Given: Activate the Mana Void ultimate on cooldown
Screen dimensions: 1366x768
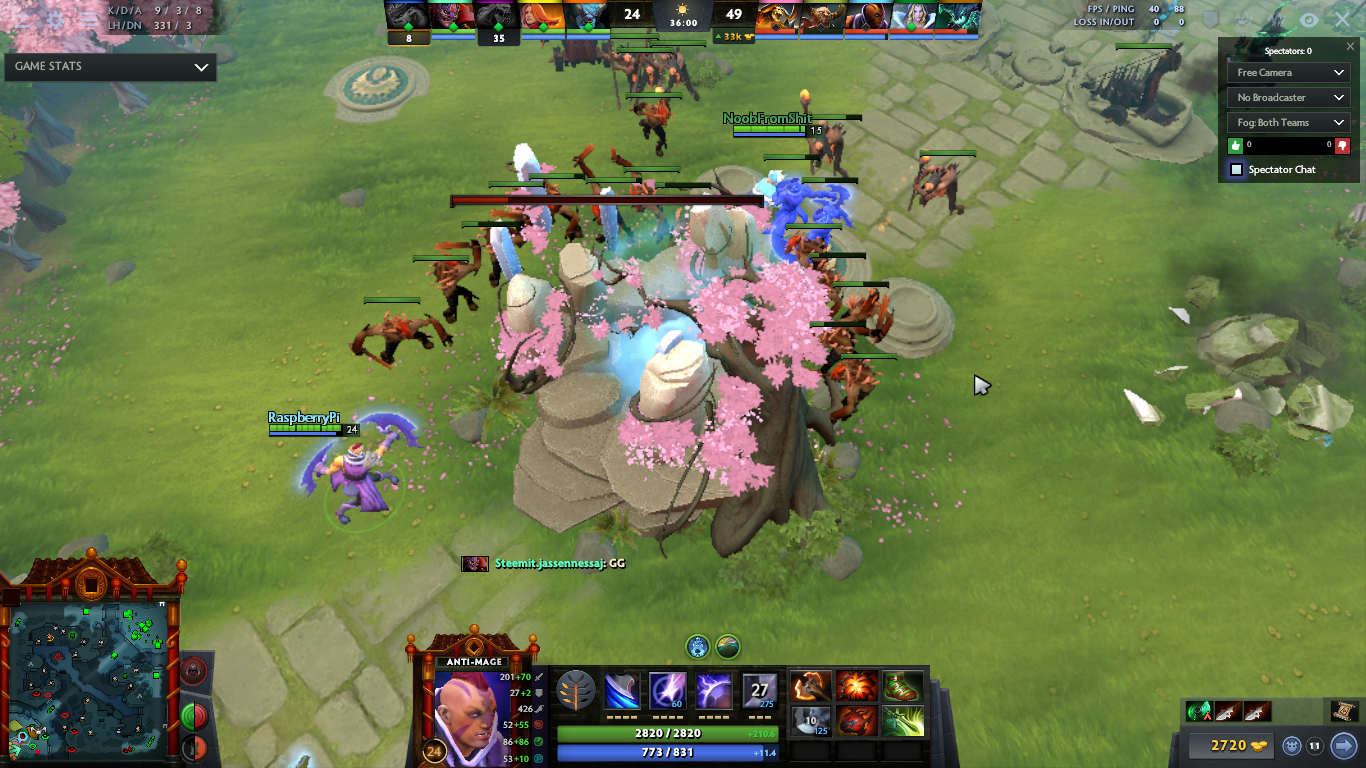Looking at the screenshot, I should click(760, 691).
